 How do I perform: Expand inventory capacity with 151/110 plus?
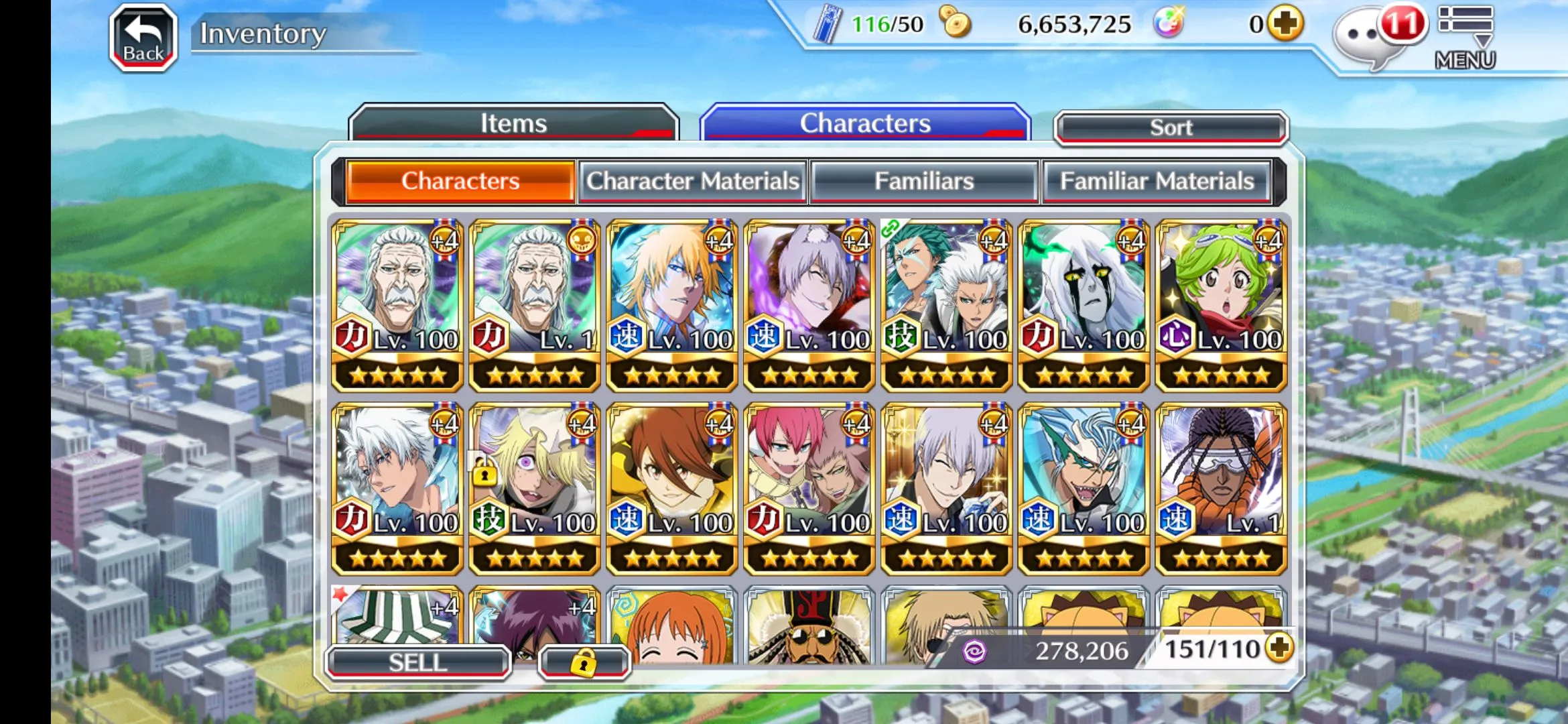coord(1280,648)
